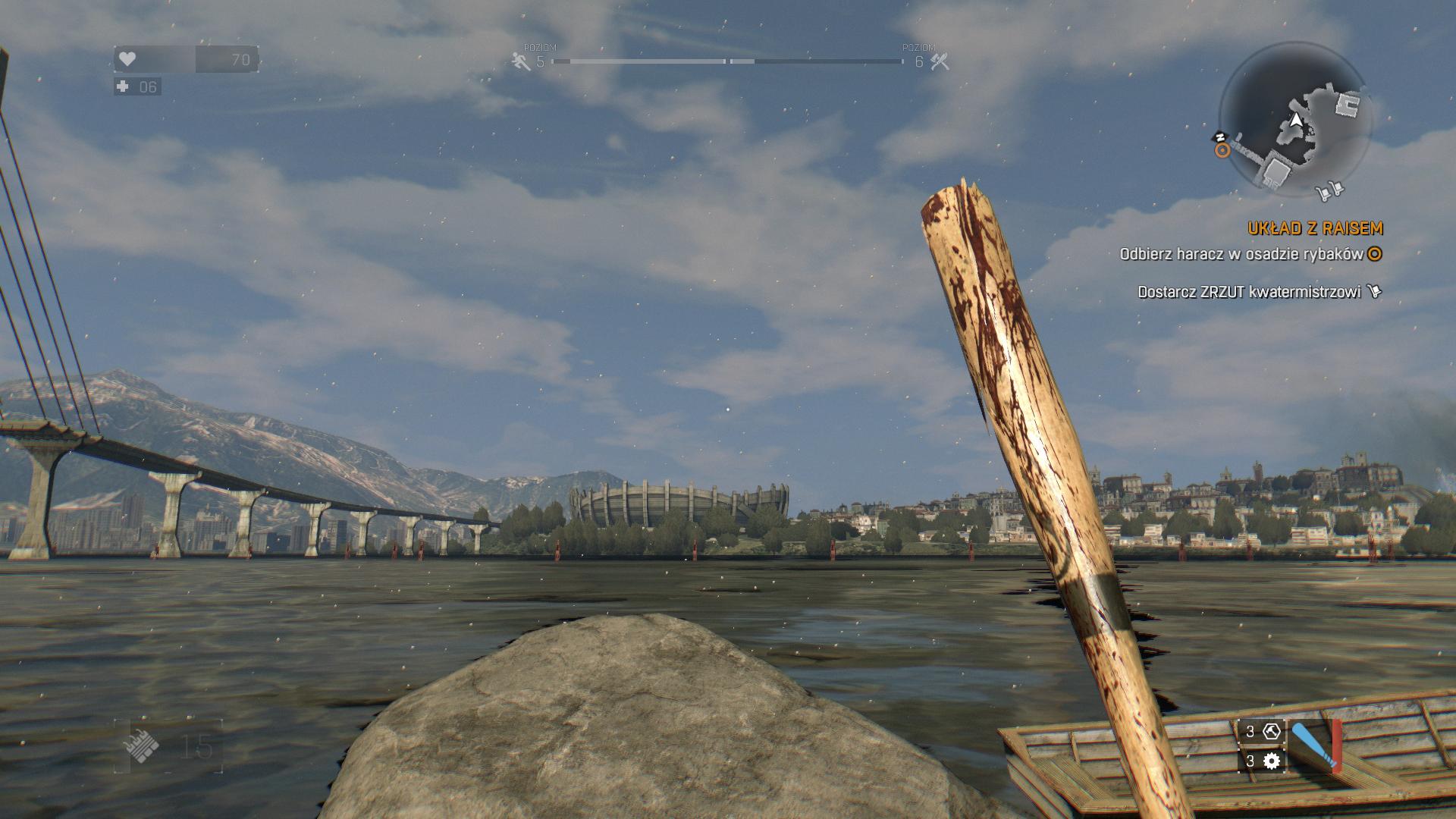Select the UKŁAD Z RAISEM quest title
Screen dimensions: 1456x819
point(1315,228)
